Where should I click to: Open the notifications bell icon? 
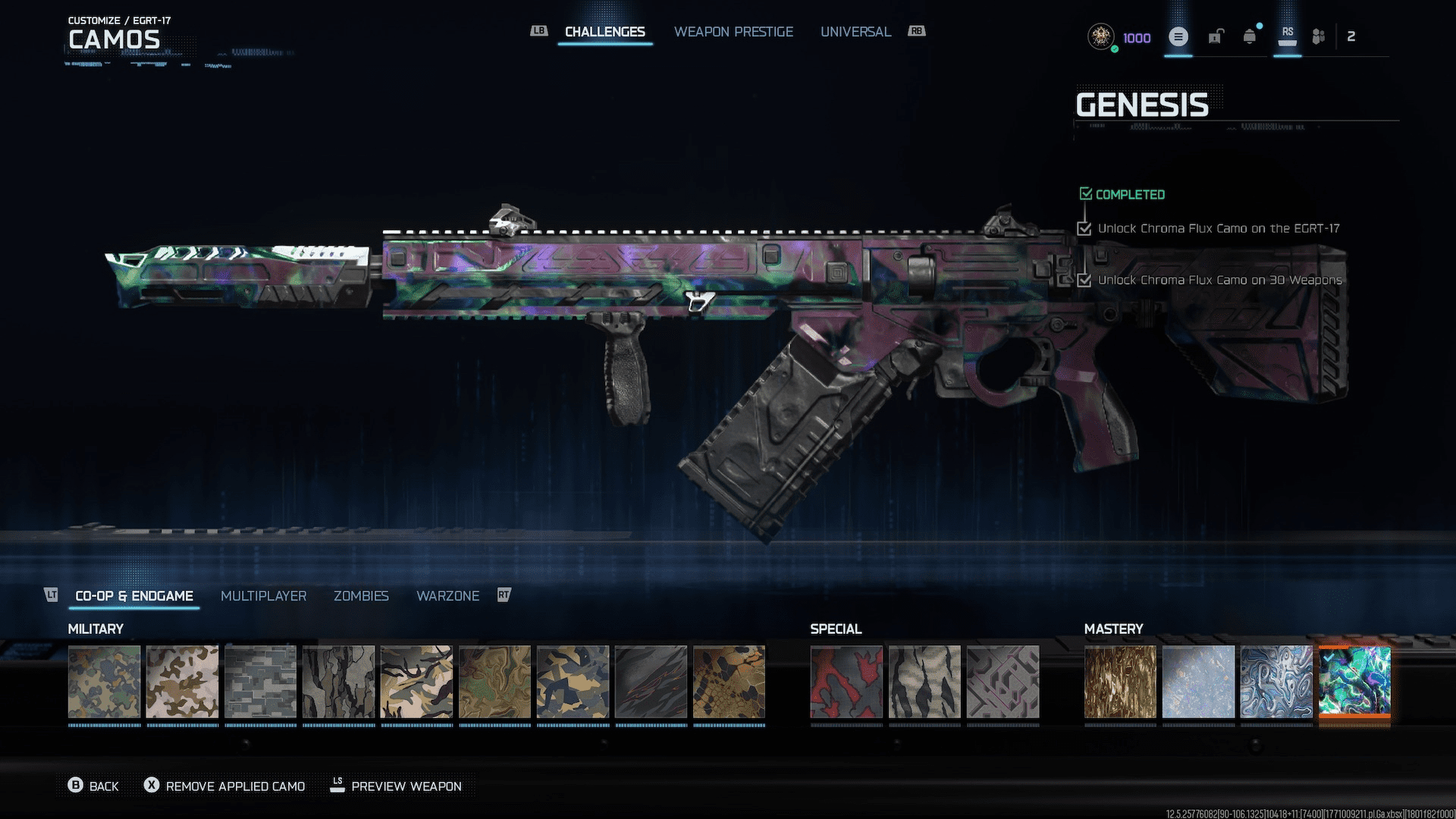point(1249,36)
